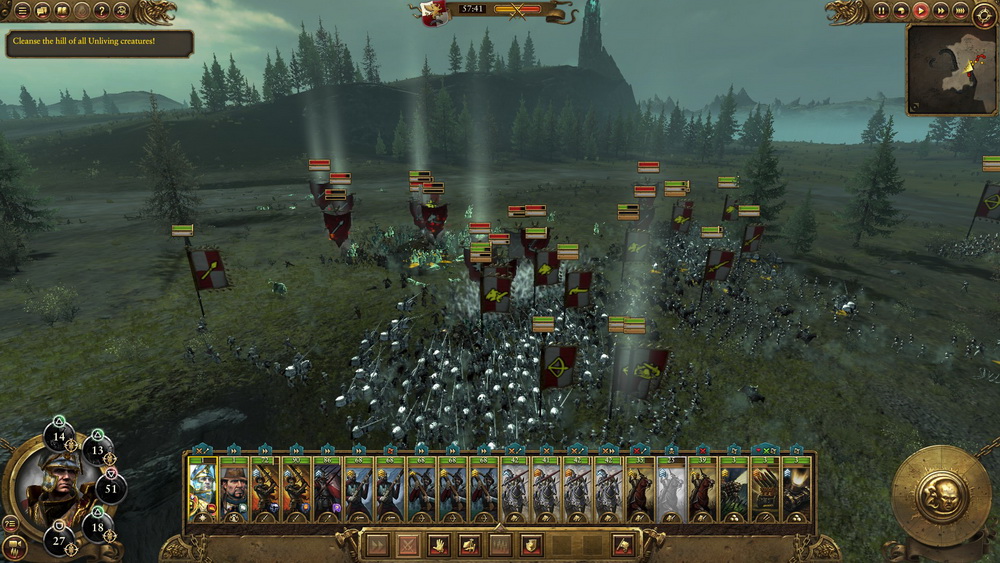
Task: Pause the battle
Action: click(x=882, y=11)
